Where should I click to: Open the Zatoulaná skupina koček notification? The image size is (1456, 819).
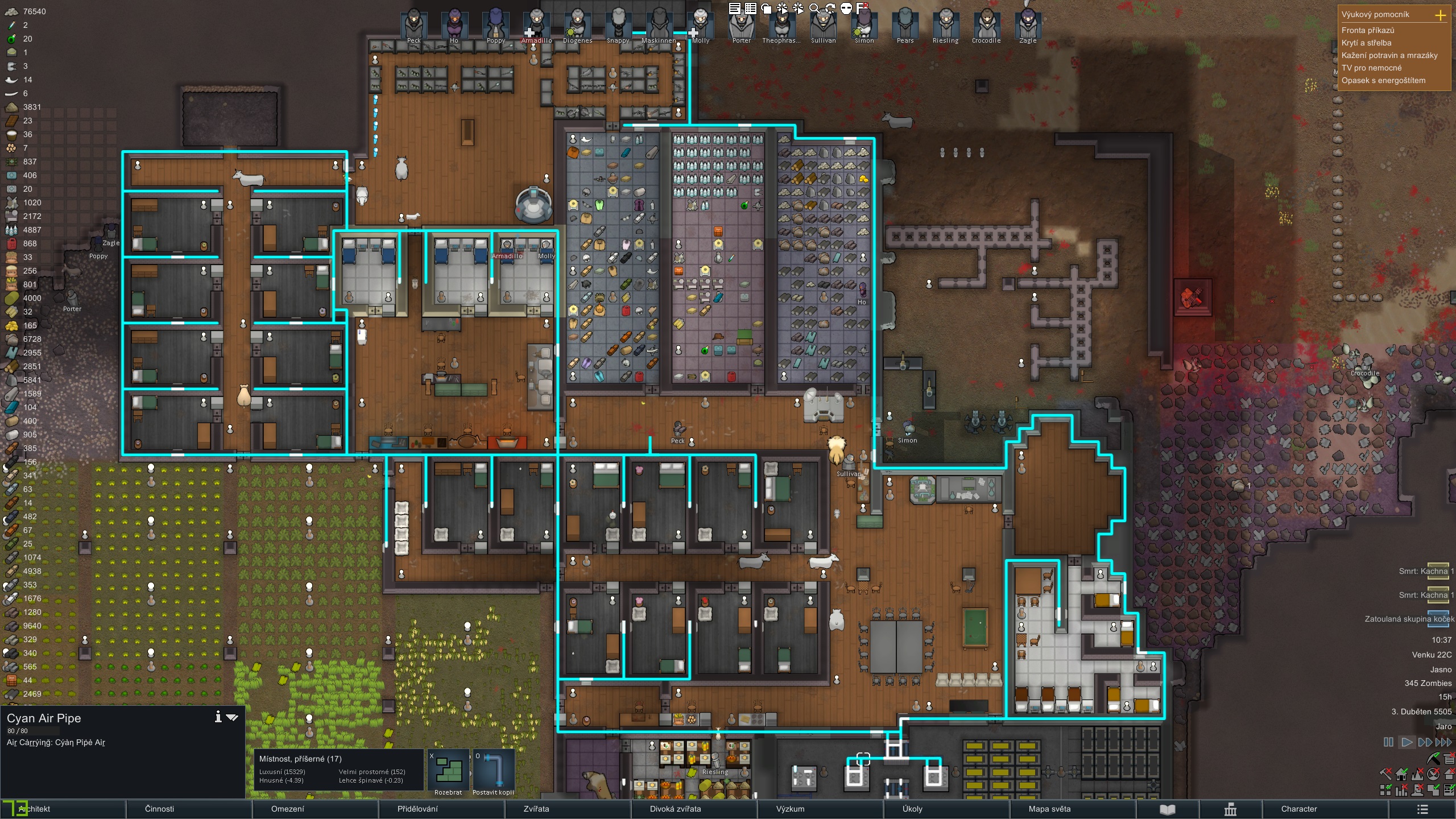1409,619
